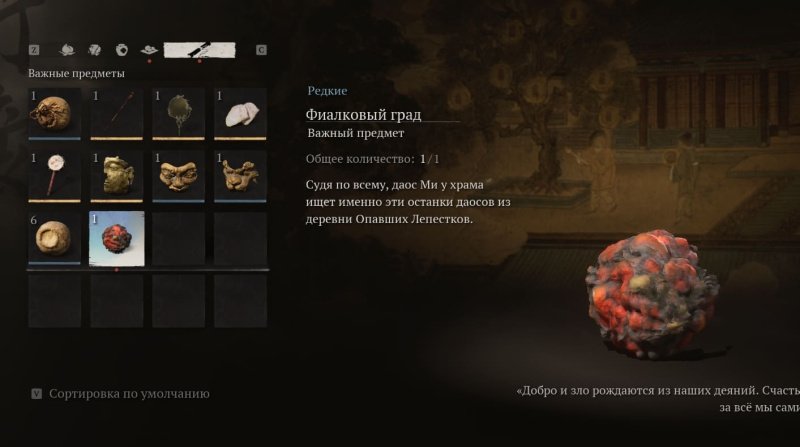The image size is (800, 447).
Task: Select the web-wrapped ball item slot
Action: [55, 114]
